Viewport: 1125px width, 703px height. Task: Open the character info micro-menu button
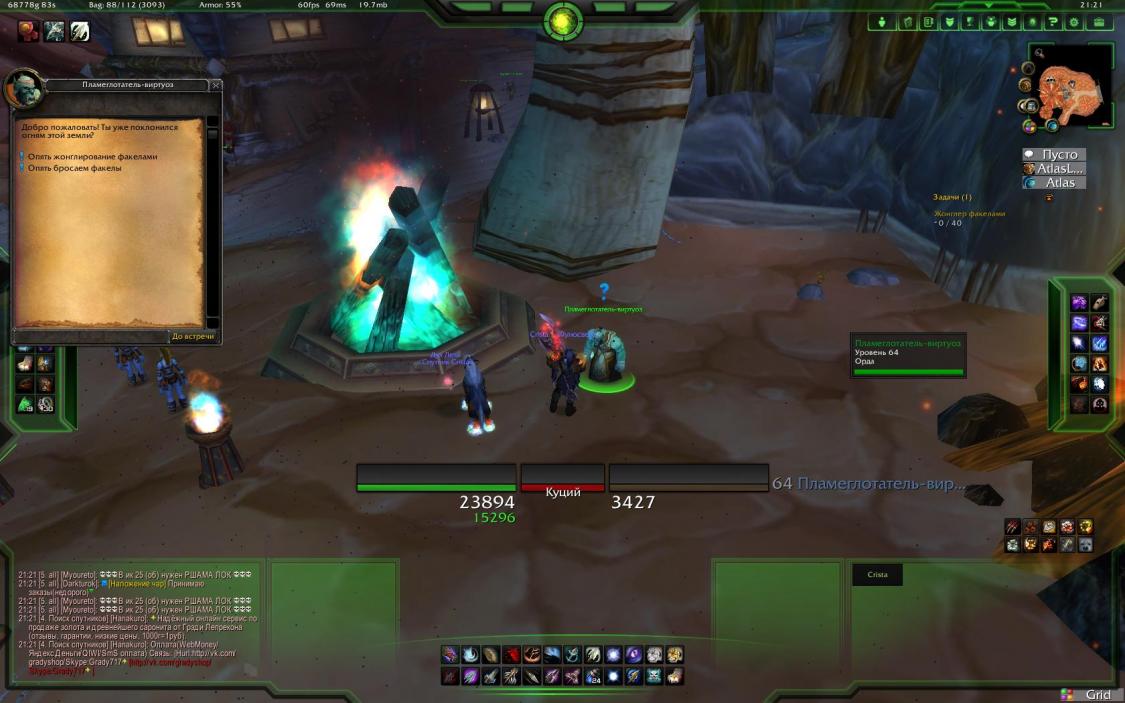pyautogui.click(x=883, y=22)
